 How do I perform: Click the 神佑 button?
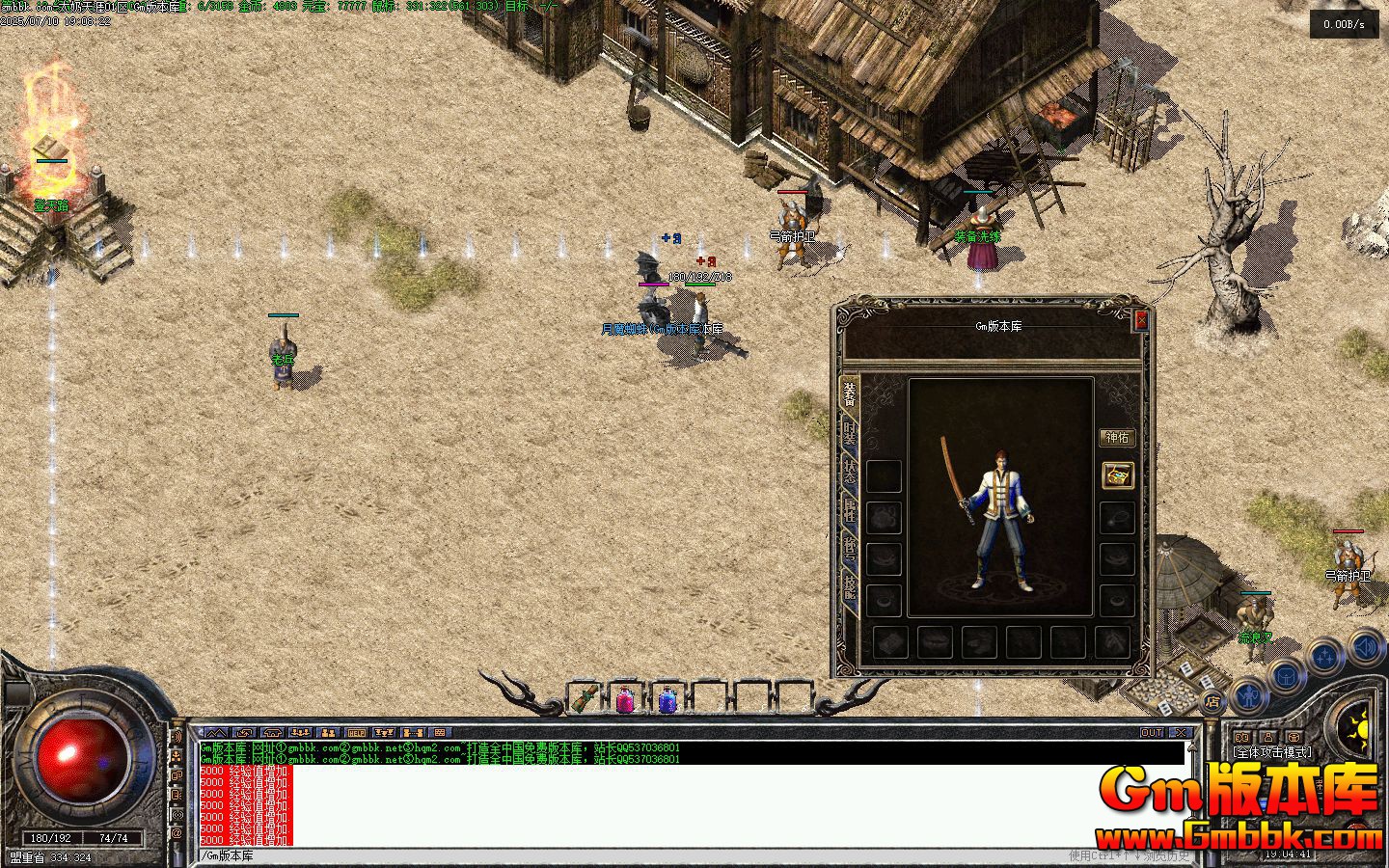1116,438
